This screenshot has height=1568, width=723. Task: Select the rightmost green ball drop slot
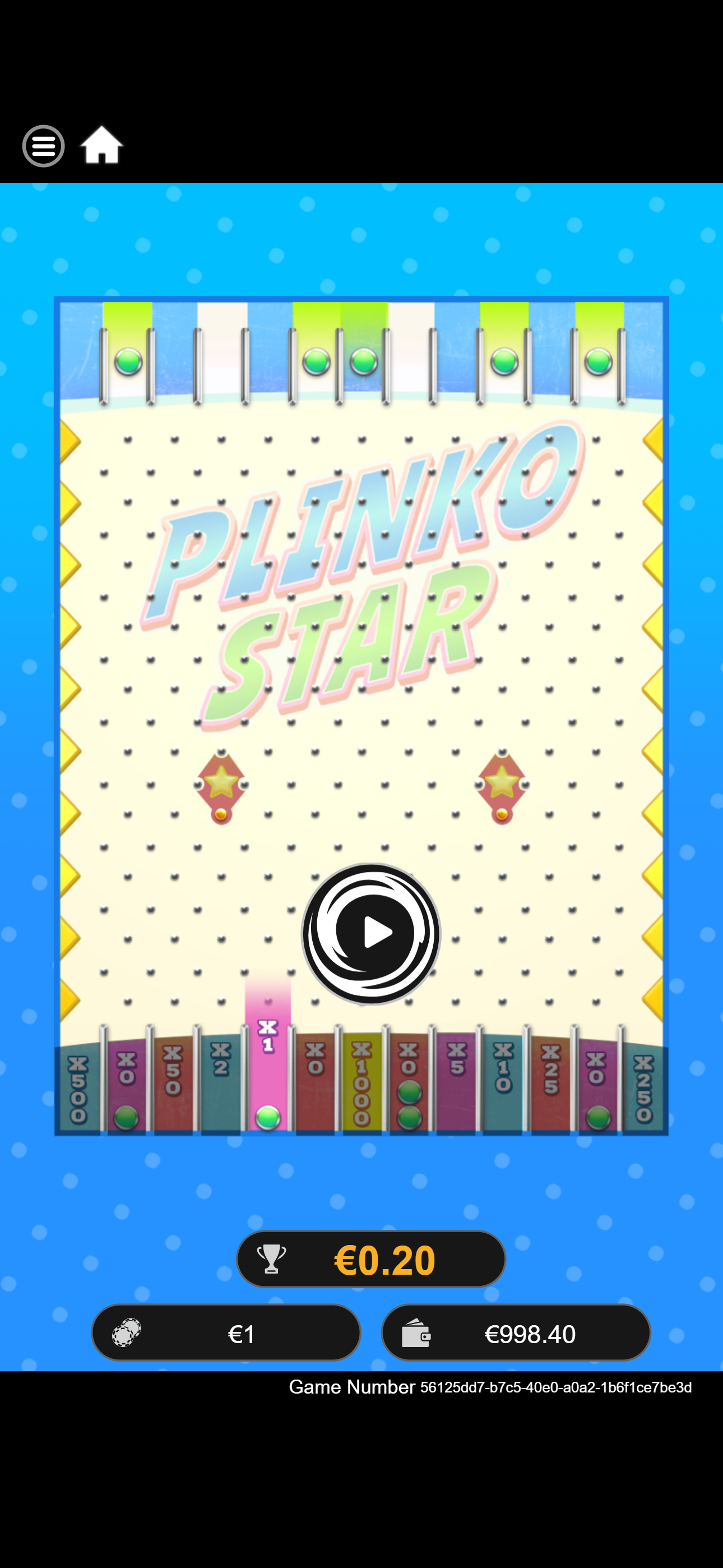(x=597, y=361)
